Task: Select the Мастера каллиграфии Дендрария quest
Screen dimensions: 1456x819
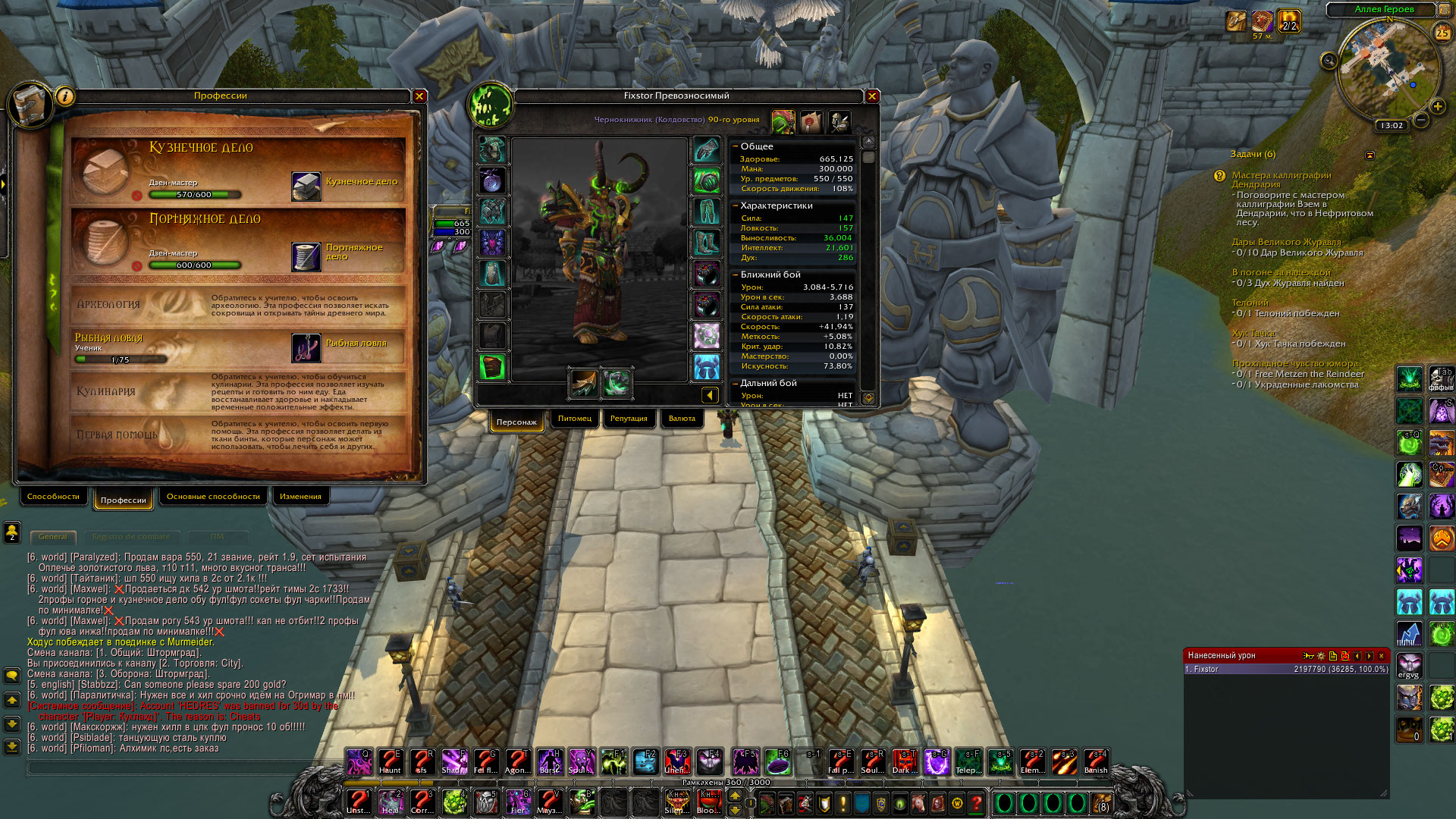Action: pyautogui.click(x=1281, y=180)
